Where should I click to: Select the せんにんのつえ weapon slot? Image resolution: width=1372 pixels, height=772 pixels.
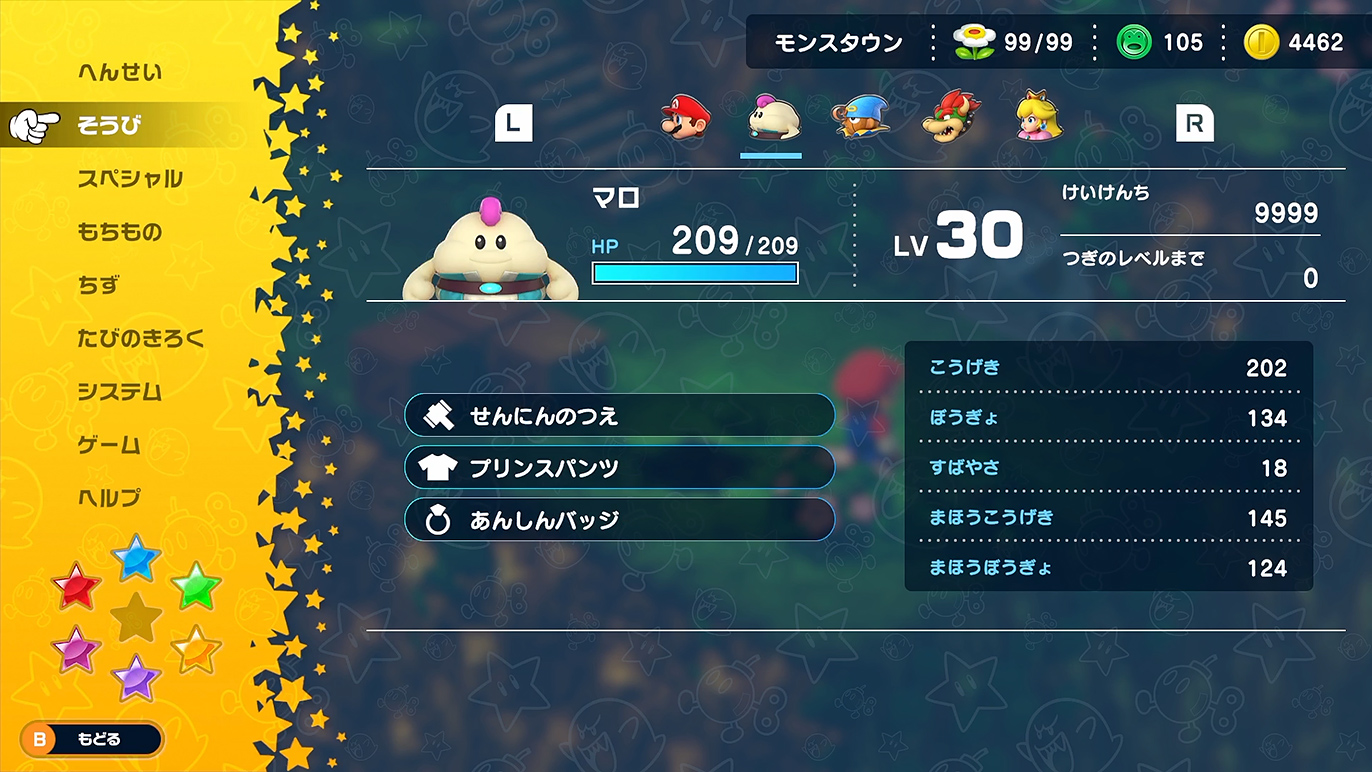619,415
